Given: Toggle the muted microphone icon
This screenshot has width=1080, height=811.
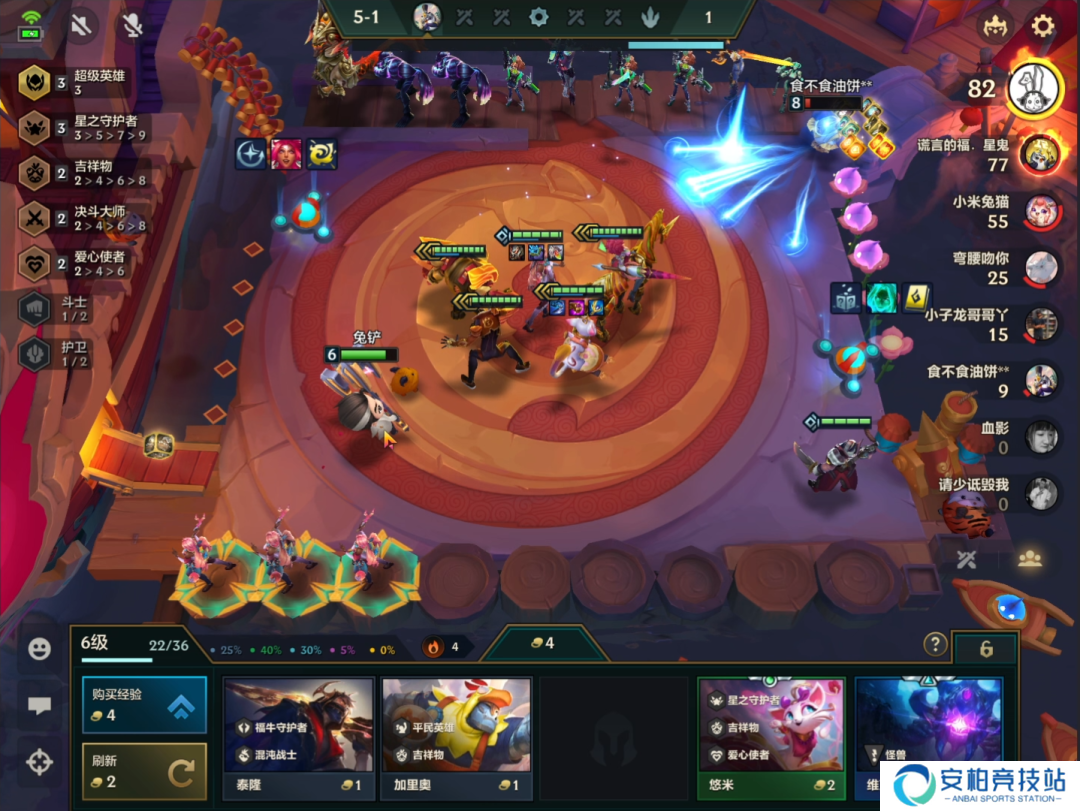Looking at the screenshot, I should click(x=132, y=25).
